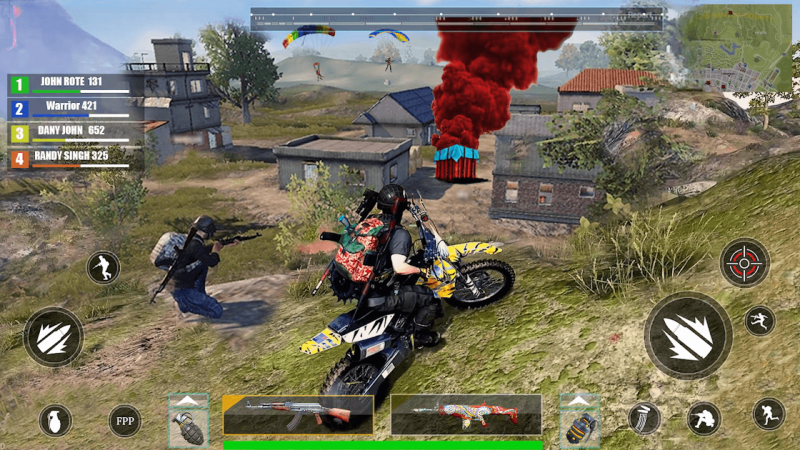Toggle the FPP camera view button
800x450 pixels.
[x=125, y=420]
